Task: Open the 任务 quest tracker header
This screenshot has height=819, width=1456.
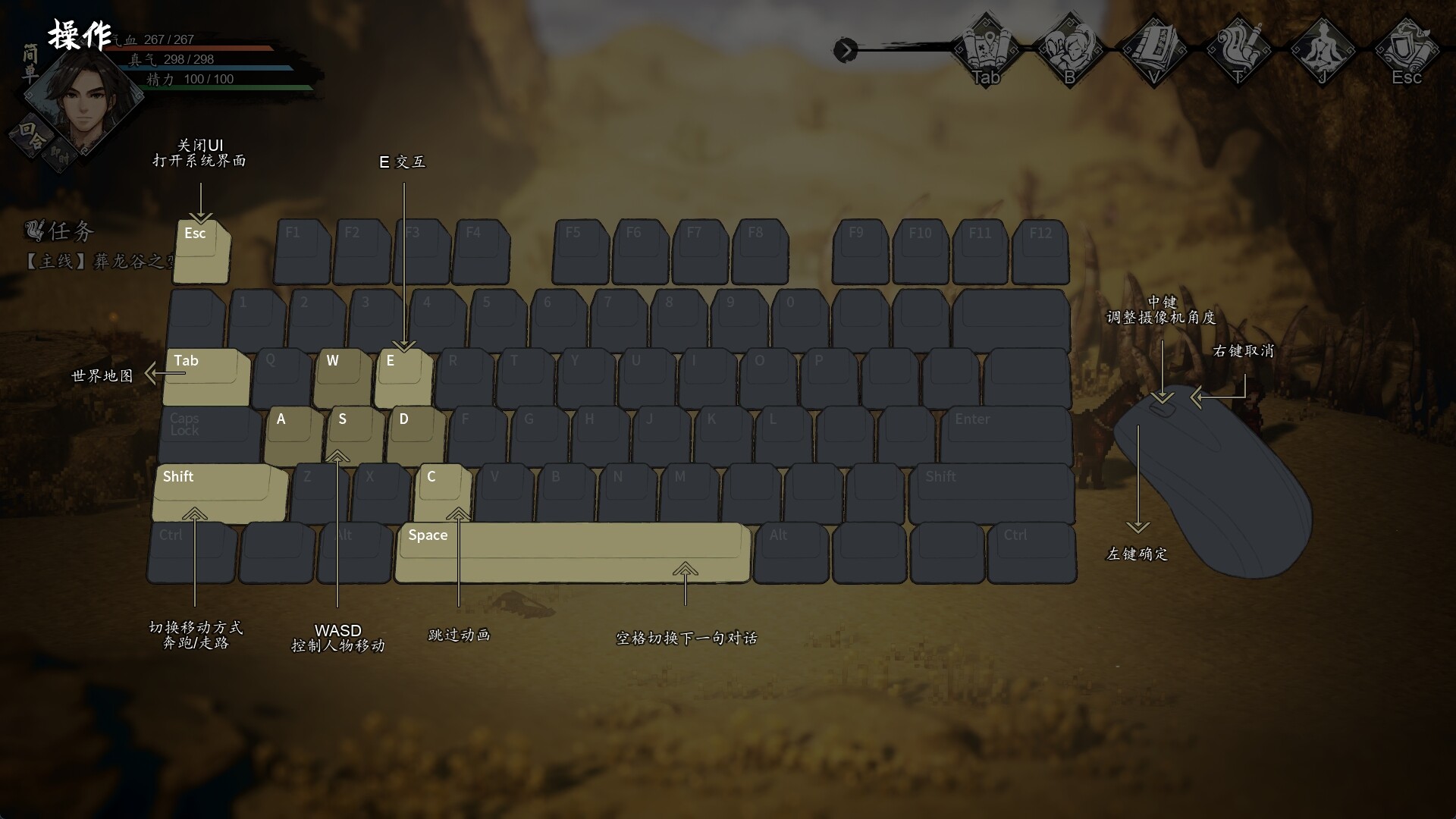Action: (61, 231)
